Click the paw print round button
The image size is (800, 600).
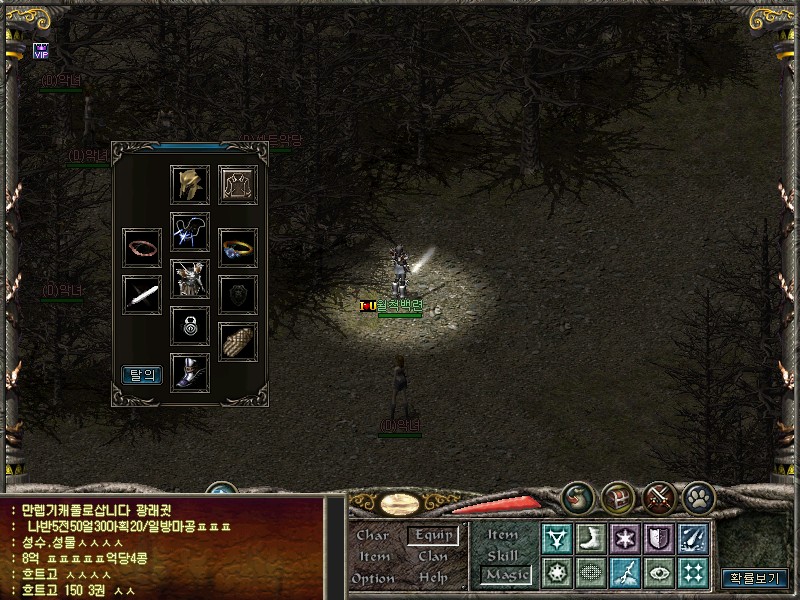coord(697,497)
